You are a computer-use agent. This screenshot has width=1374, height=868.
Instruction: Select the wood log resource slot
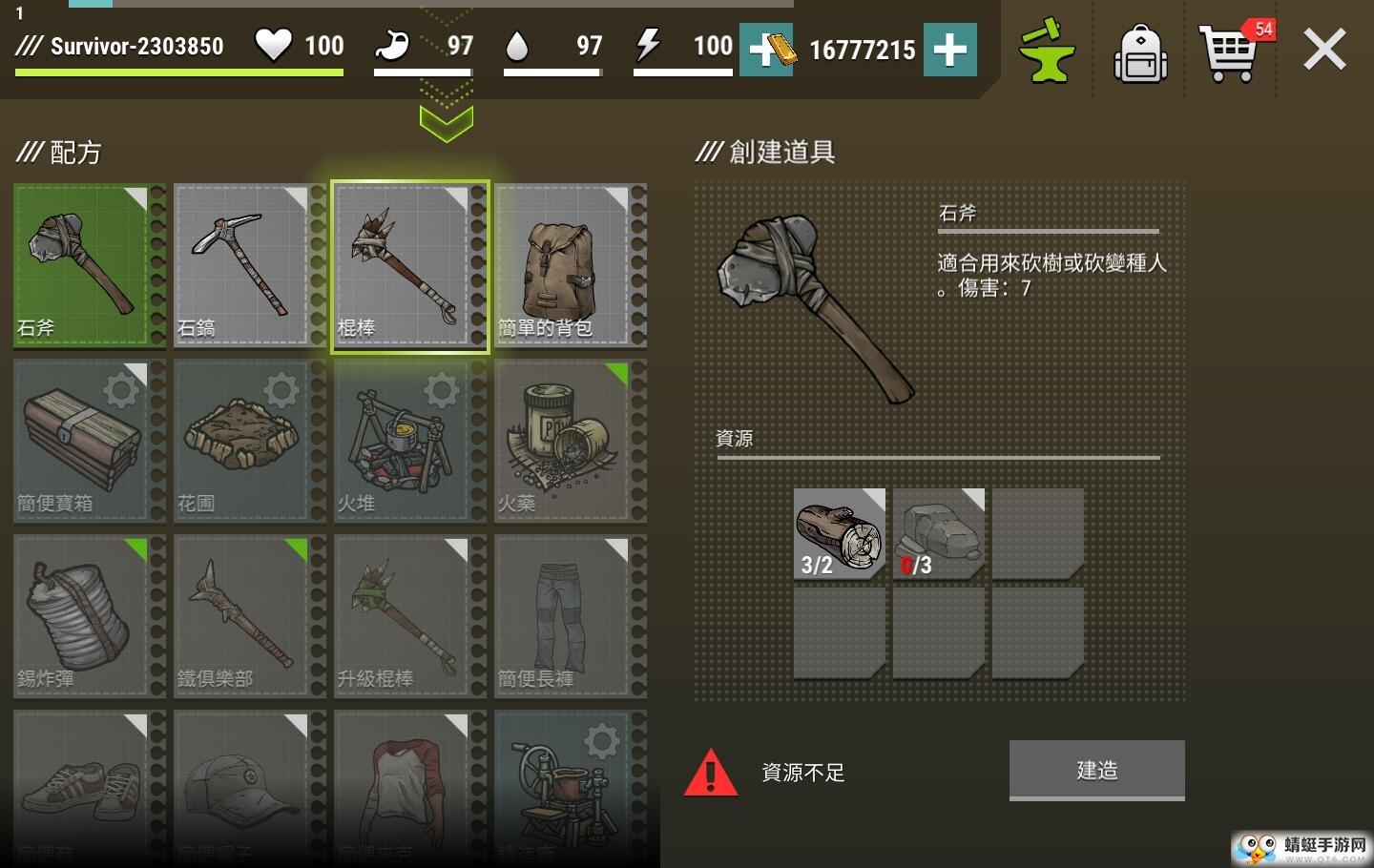[x=839, y=533]
